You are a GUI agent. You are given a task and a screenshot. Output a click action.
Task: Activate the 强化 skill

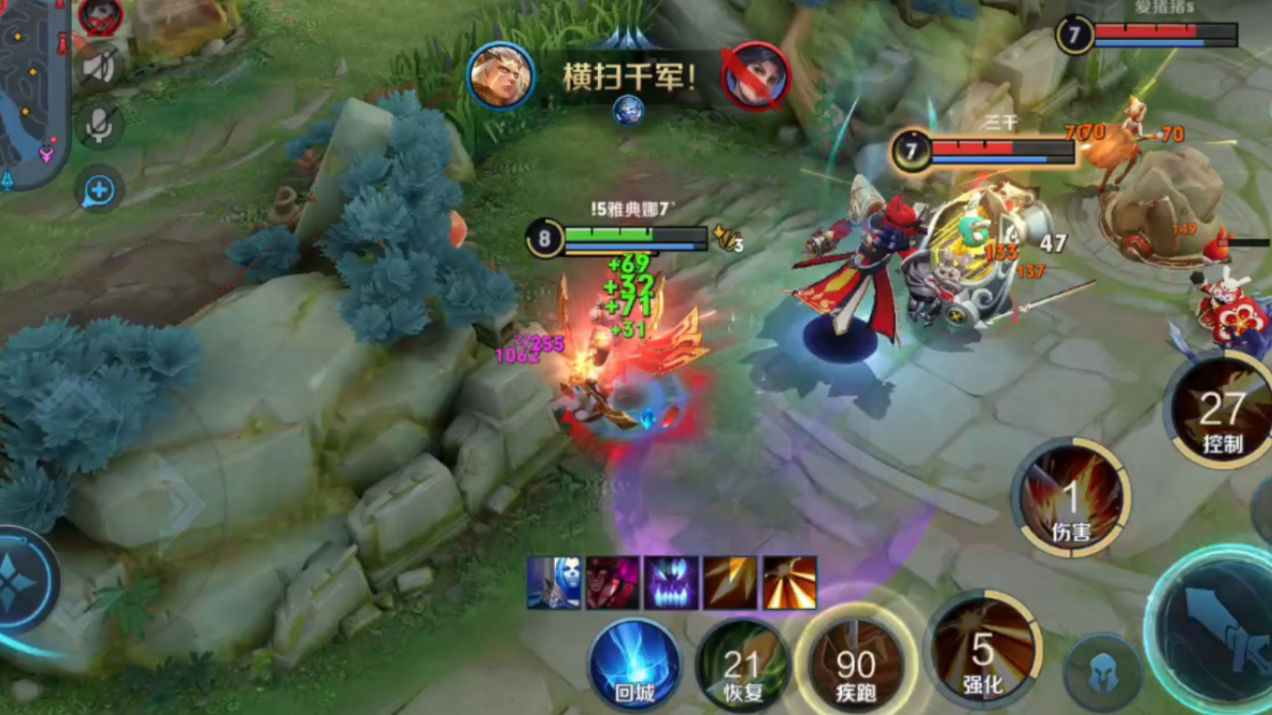click(x=984, y=651)
